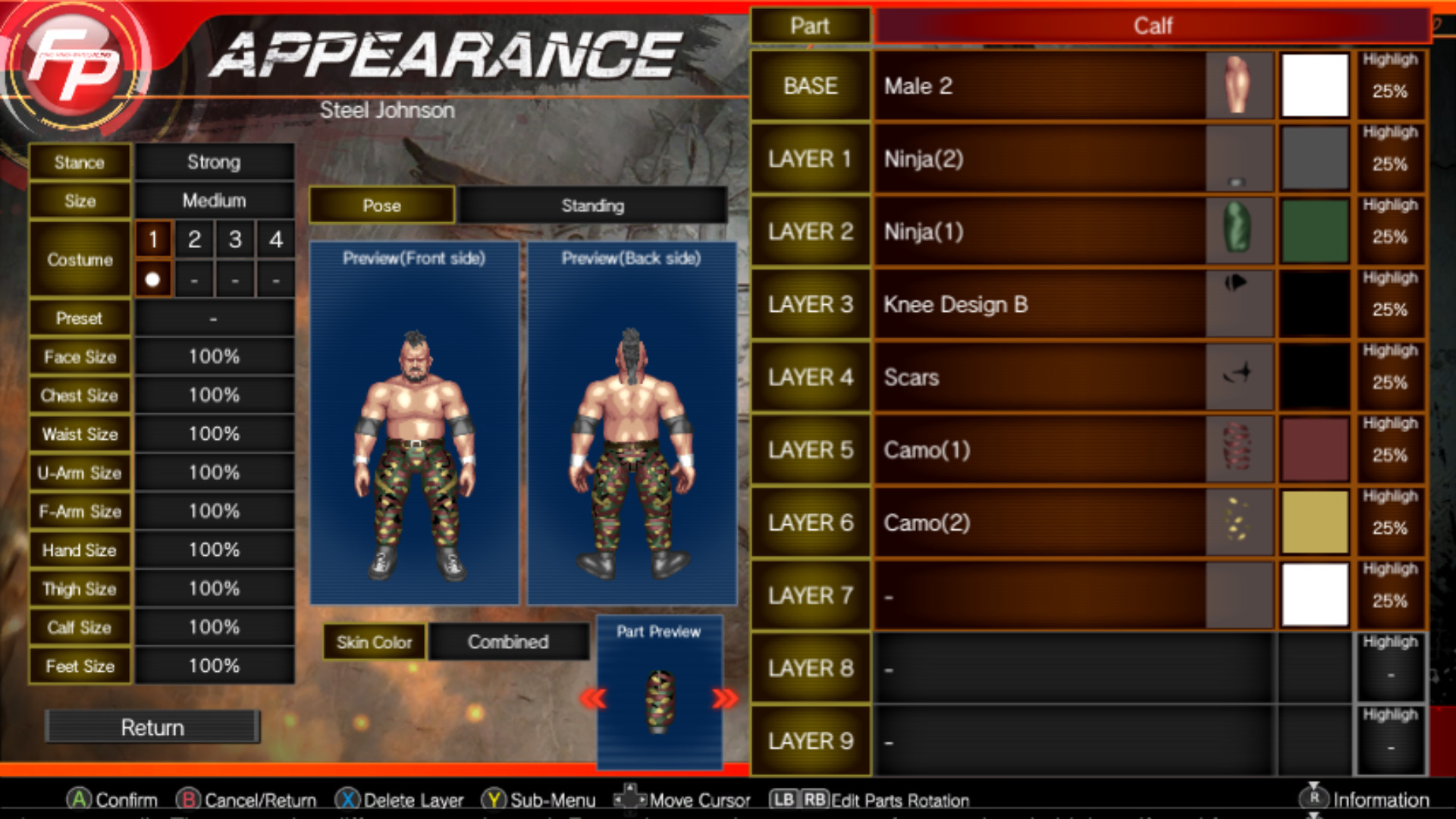
Task: Click the white color swatch on Layer 7
Action: (x=1313, y=595)
